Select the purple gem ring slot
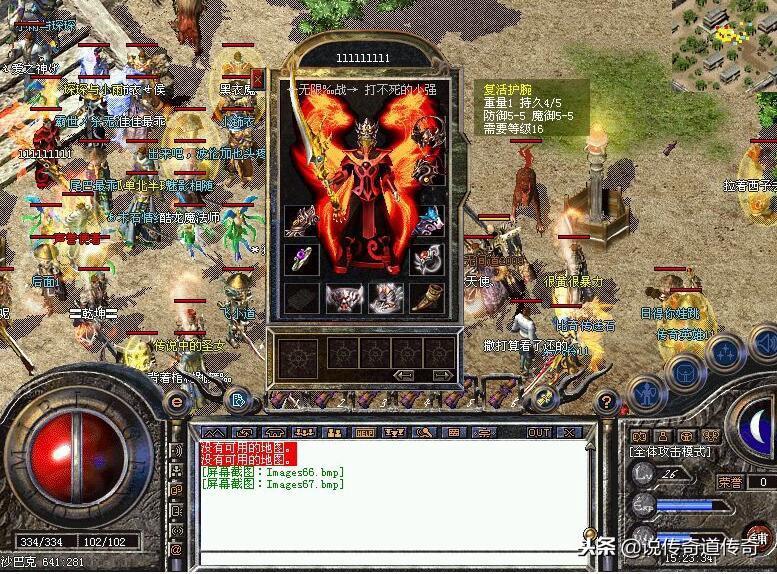Viewport: 777px width, 574px height. (299, 258)
